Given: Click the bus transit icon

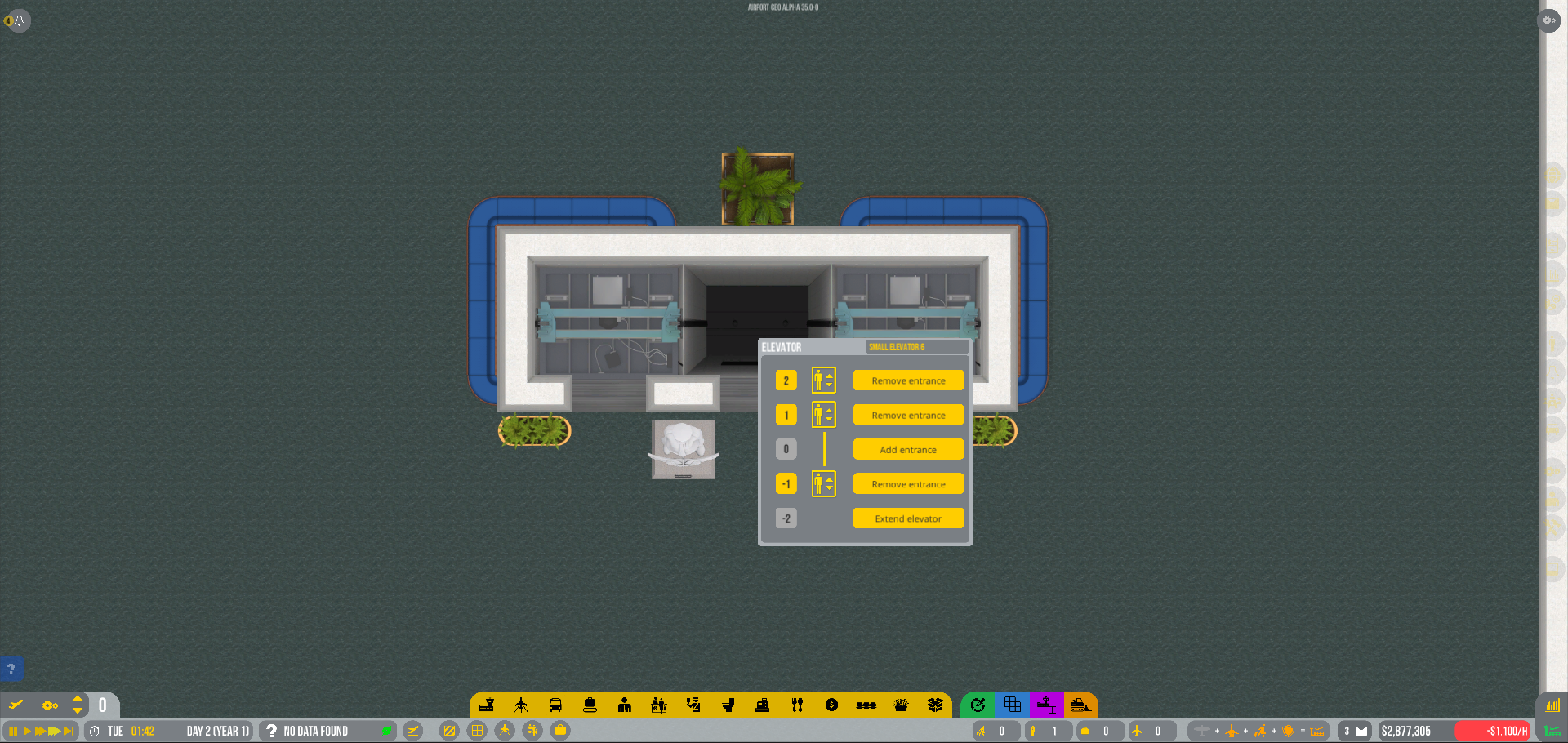Looking at the screenshot, I should 555,705.
